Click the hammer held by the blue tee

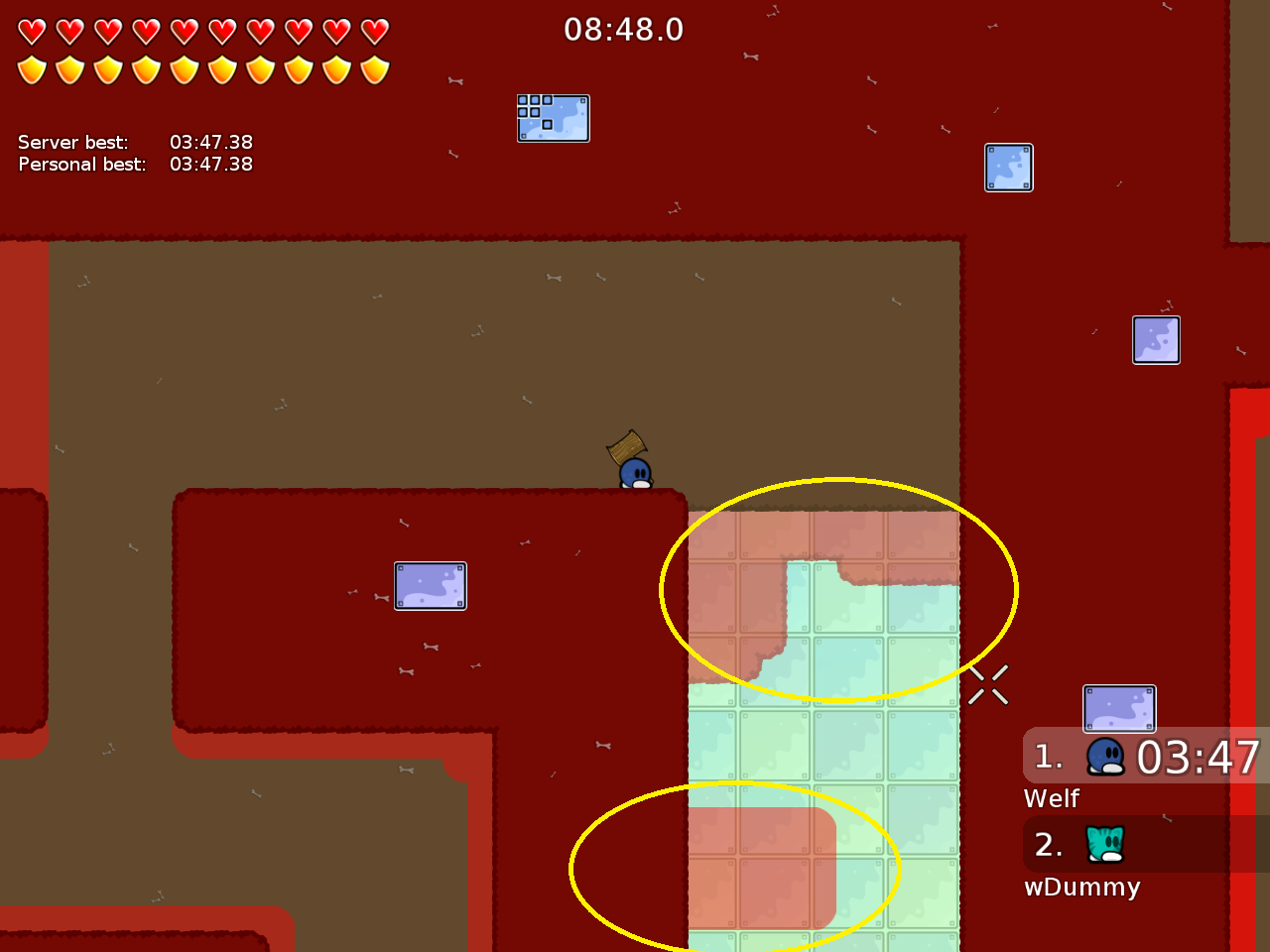(625, 446)
